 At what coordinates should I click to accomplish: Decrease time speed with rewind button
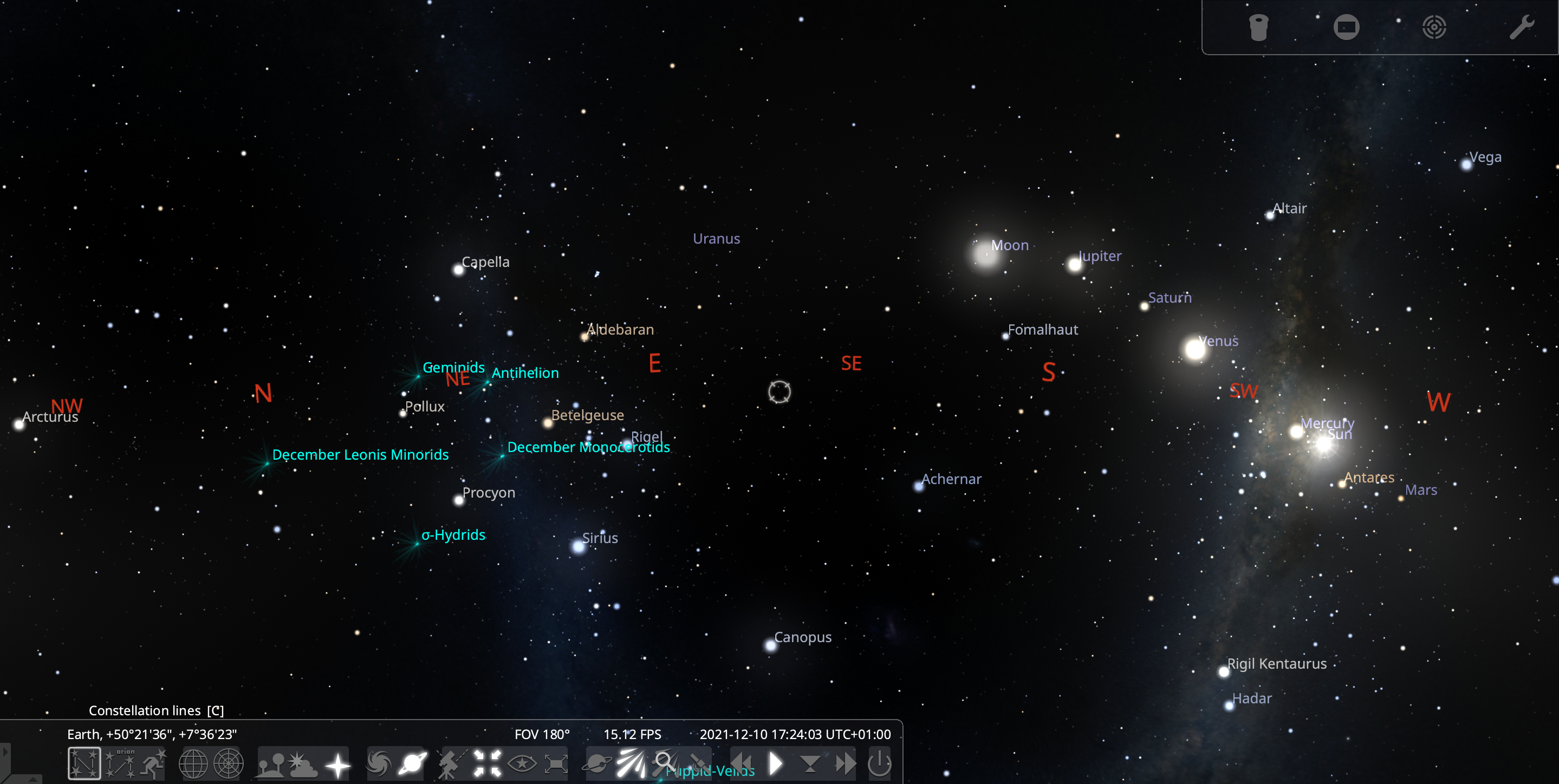coord(742,763)
